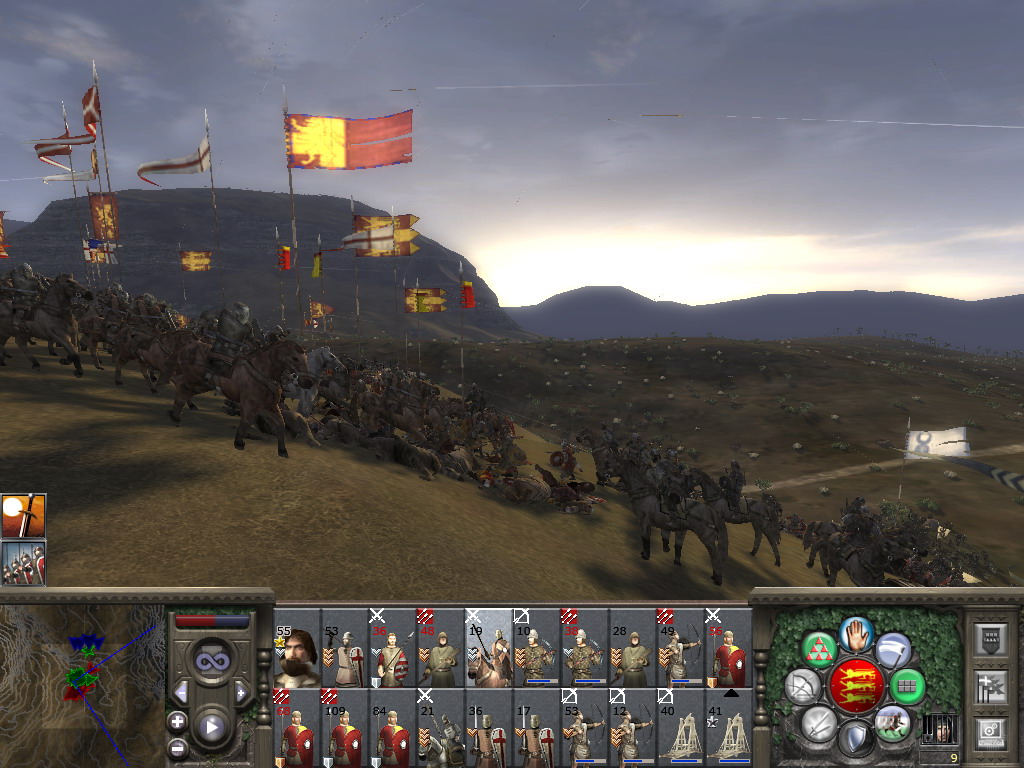This screenshot has height=768, width=1024.
Task: Choose the red triangles formation button
Action: tap(820, 650)
